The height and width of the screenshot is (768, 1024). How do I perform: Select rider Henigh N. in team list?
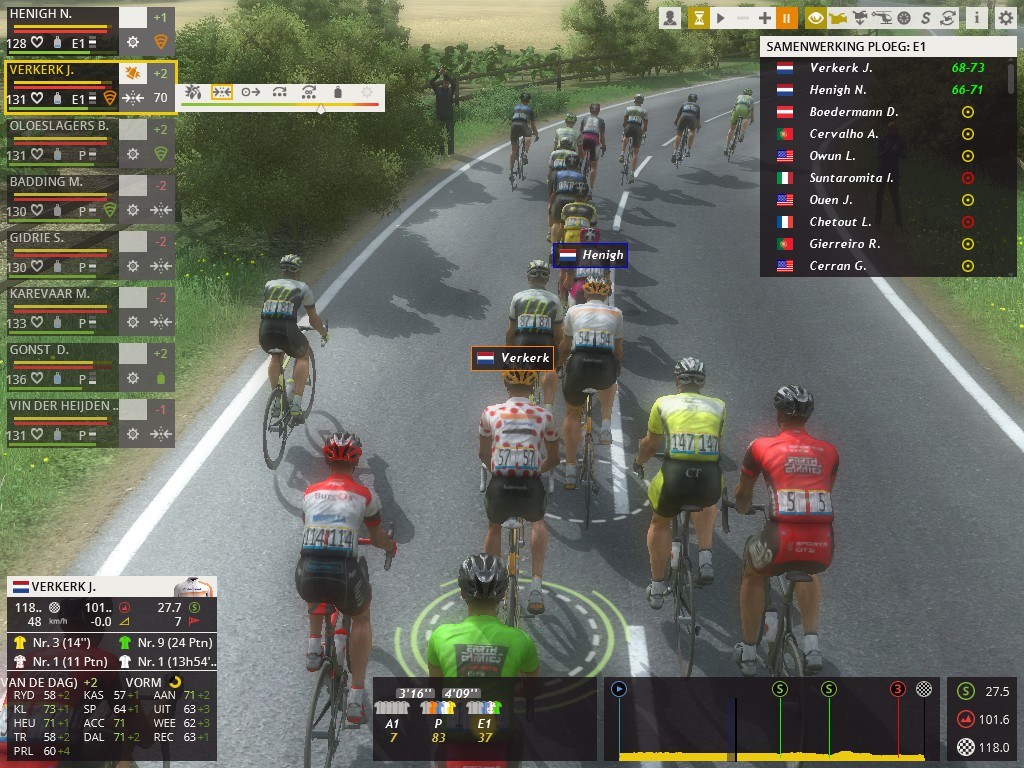click(x=60, y=30)
